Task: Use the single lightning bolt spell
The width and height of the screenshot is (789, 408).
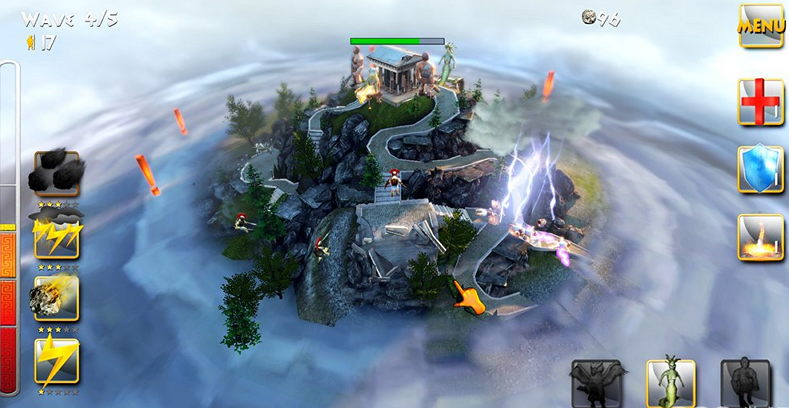Action: coord(56,360)
